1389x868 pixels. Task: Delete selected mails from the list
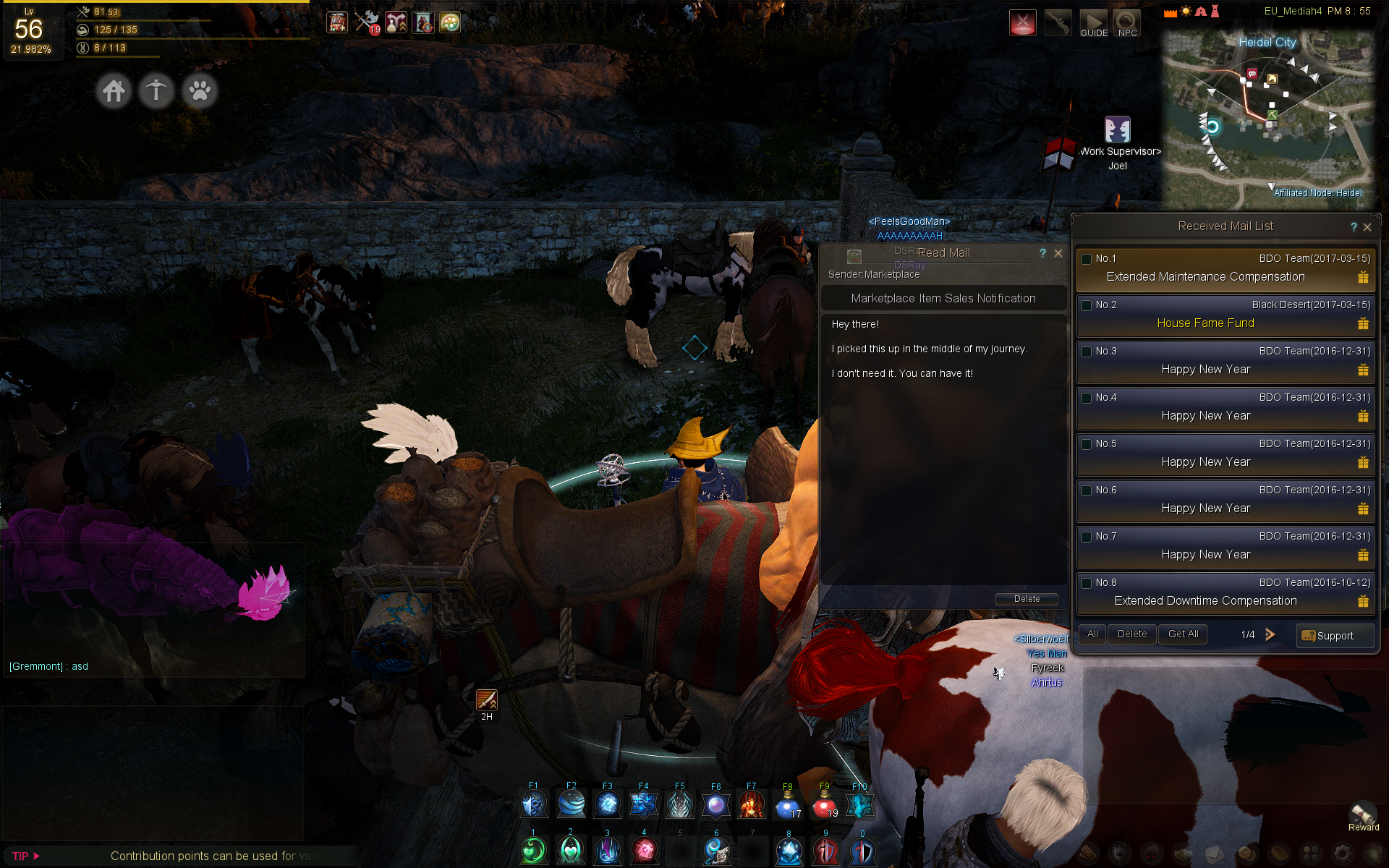point(1131,634)
